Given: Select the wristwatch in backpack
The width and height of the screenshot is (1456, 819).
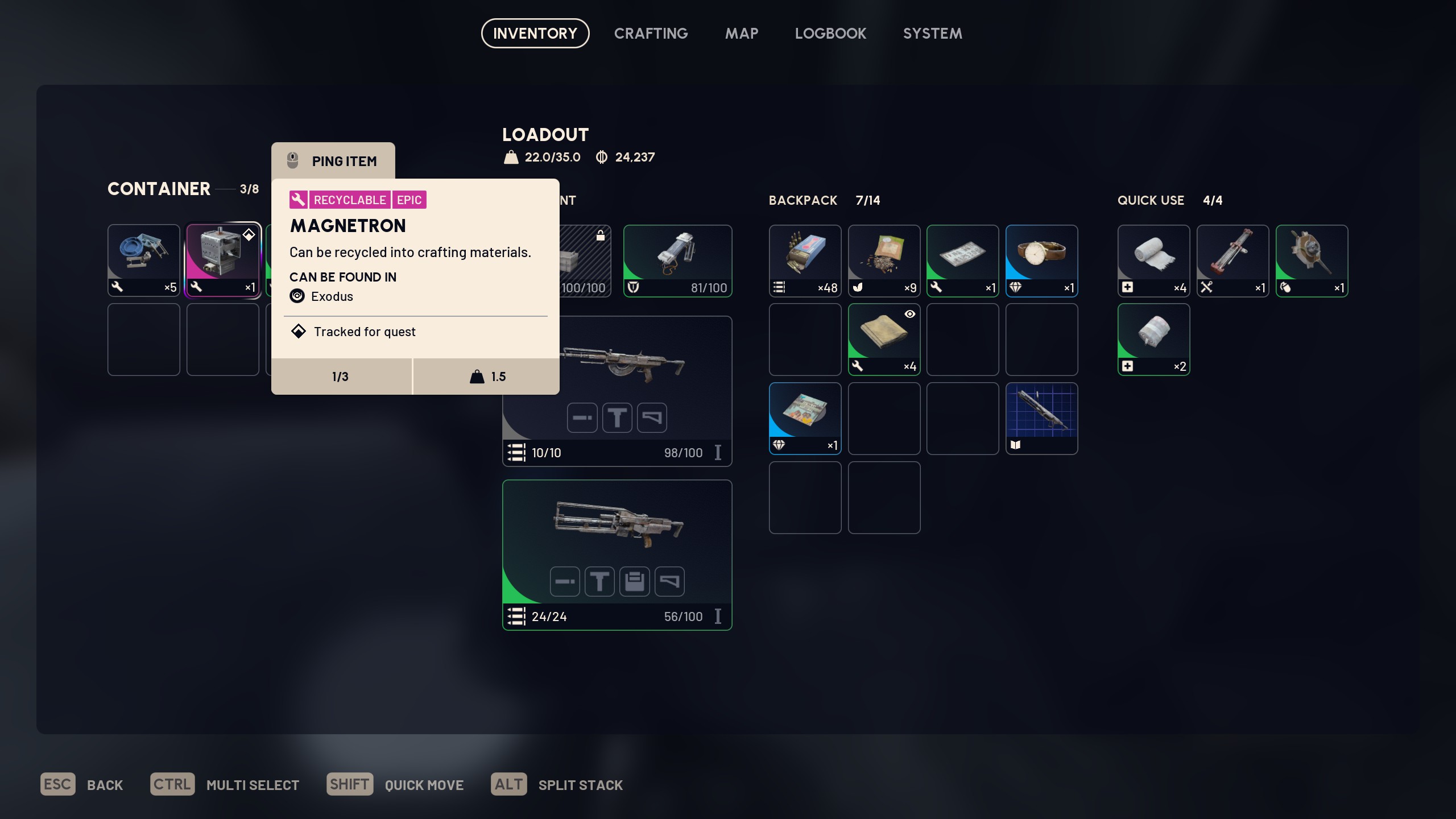Looking at the screenshot, I should [x=1041, y=260].
